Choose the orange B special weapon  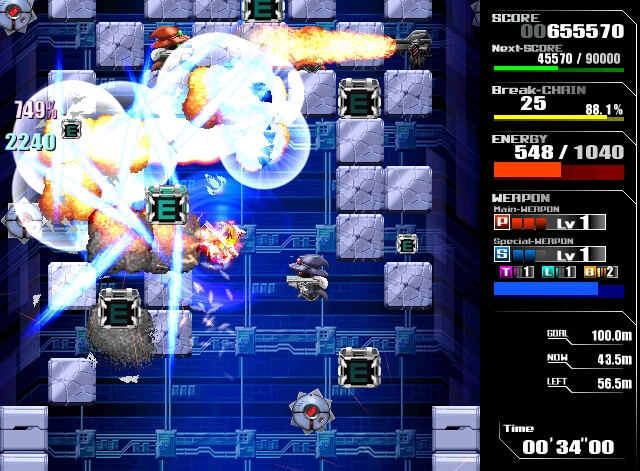588,272
